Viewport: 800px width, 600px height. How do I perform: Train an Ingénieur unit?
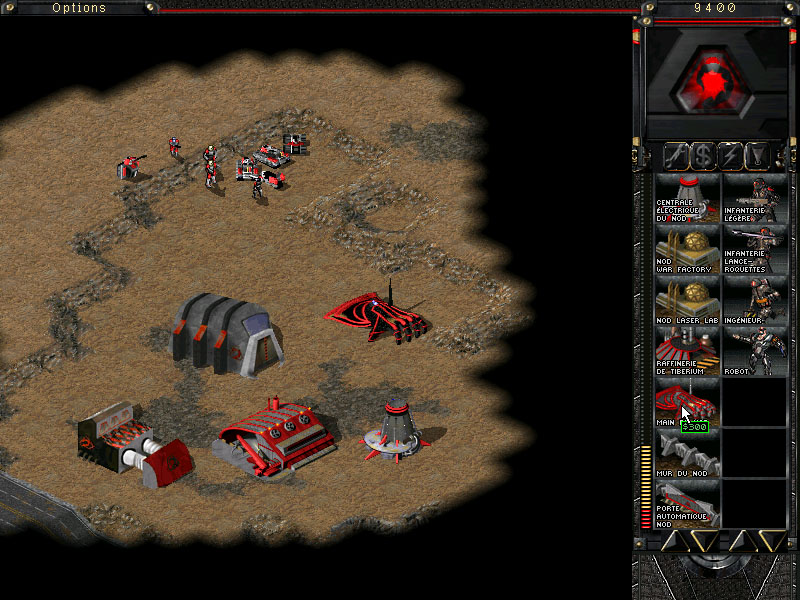pos(754,302)
